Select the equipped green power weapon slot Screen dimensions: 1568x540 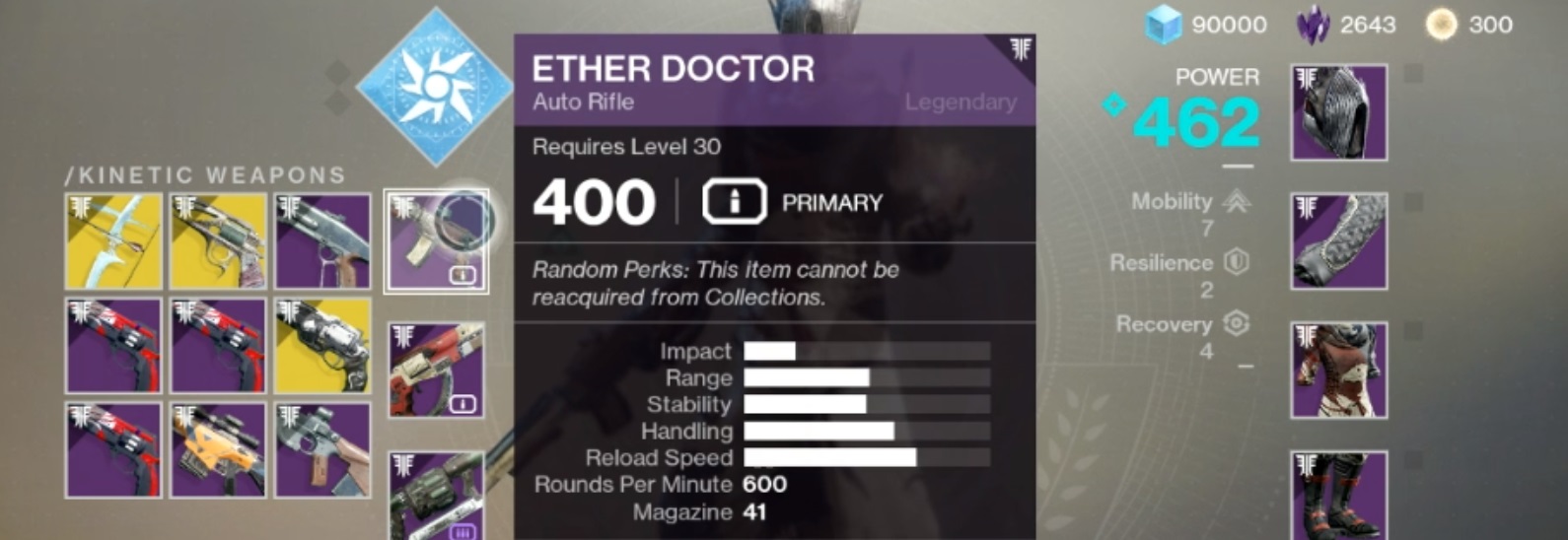point(436,495)
